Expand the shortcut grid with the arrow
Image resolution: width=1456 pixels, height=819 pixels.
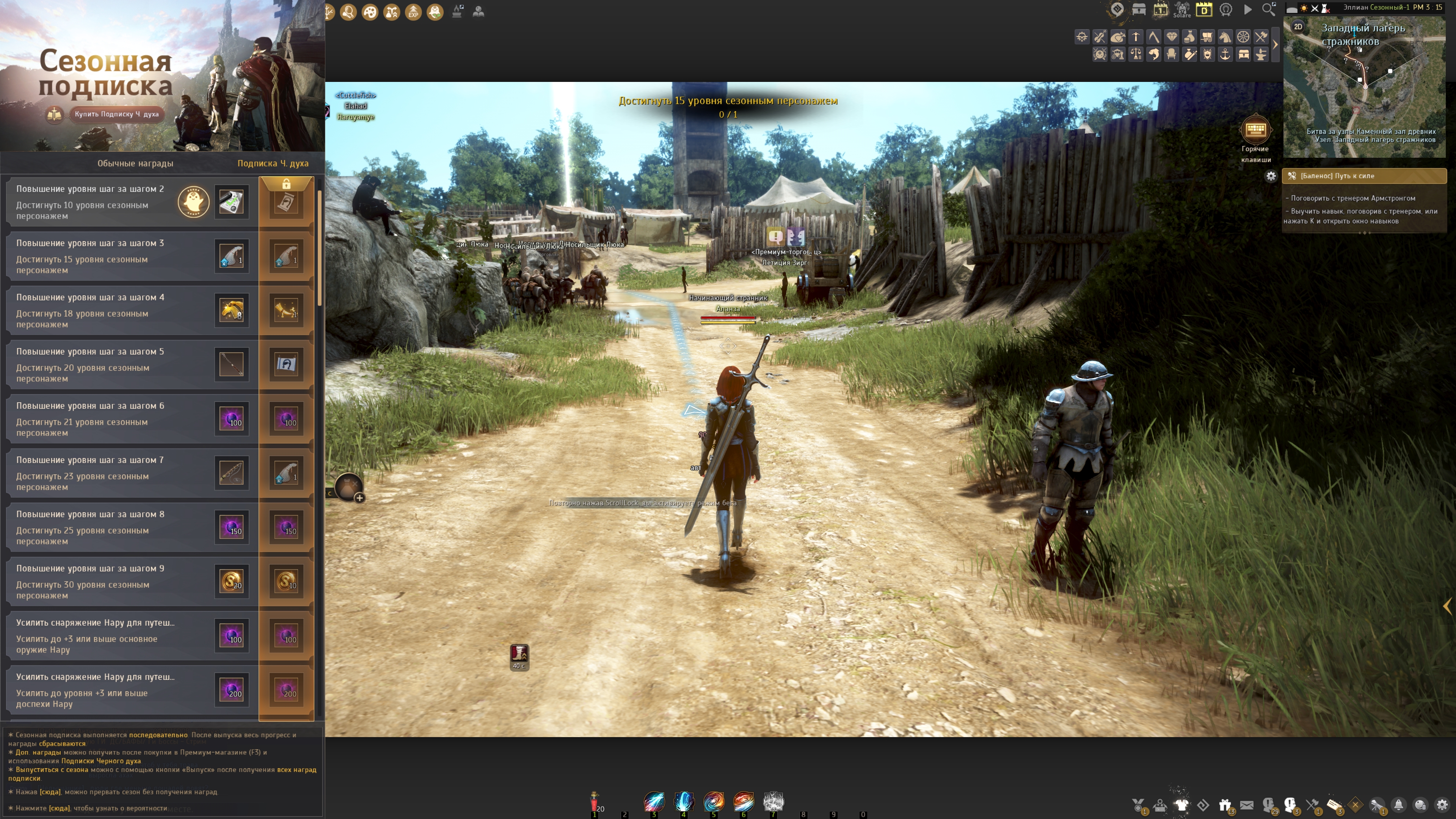(1274, 45)
